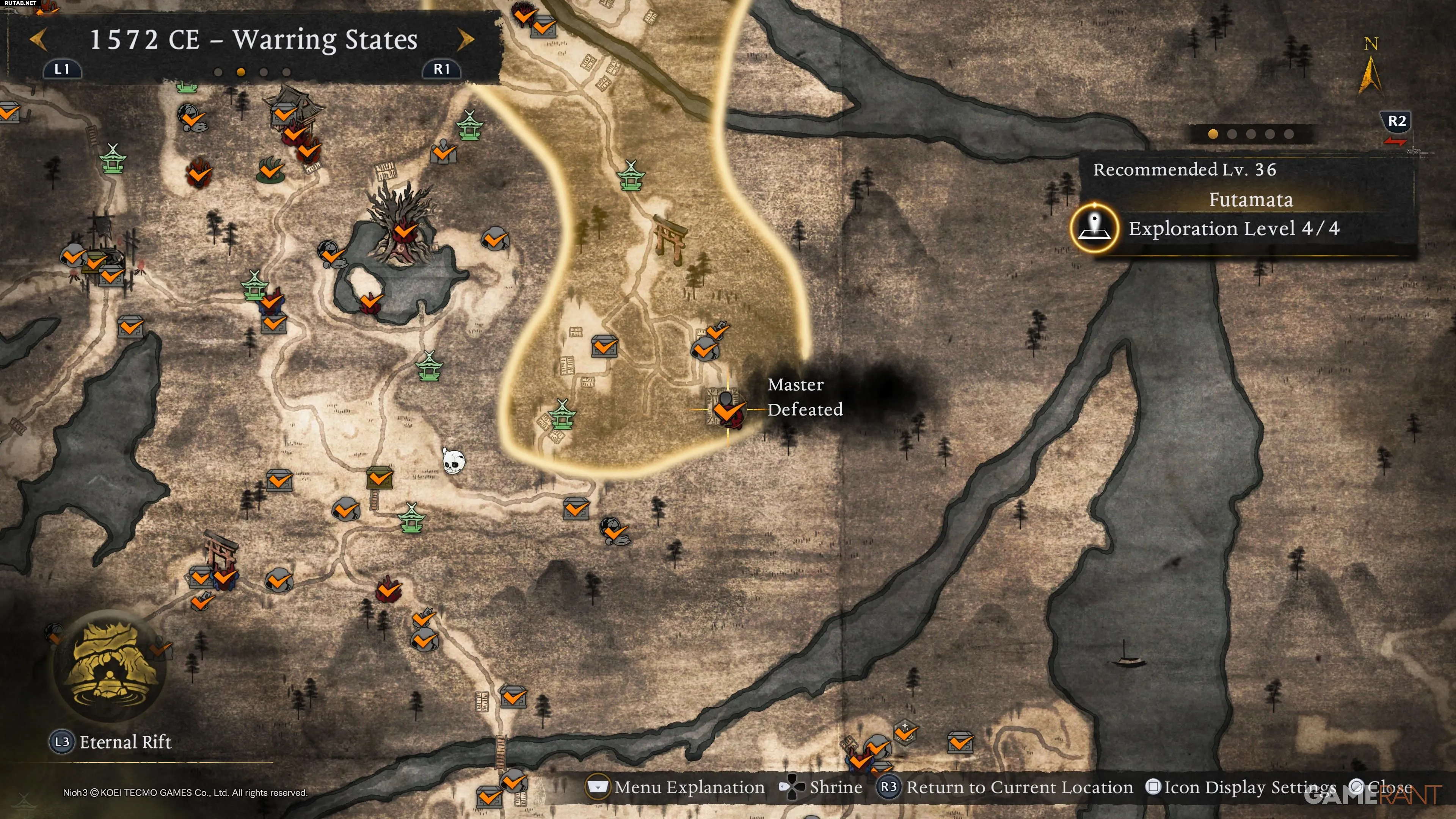The image size is (1456, 819).
Task: Open the Futamata exploration level location icon
Action: pos(1094,228)
